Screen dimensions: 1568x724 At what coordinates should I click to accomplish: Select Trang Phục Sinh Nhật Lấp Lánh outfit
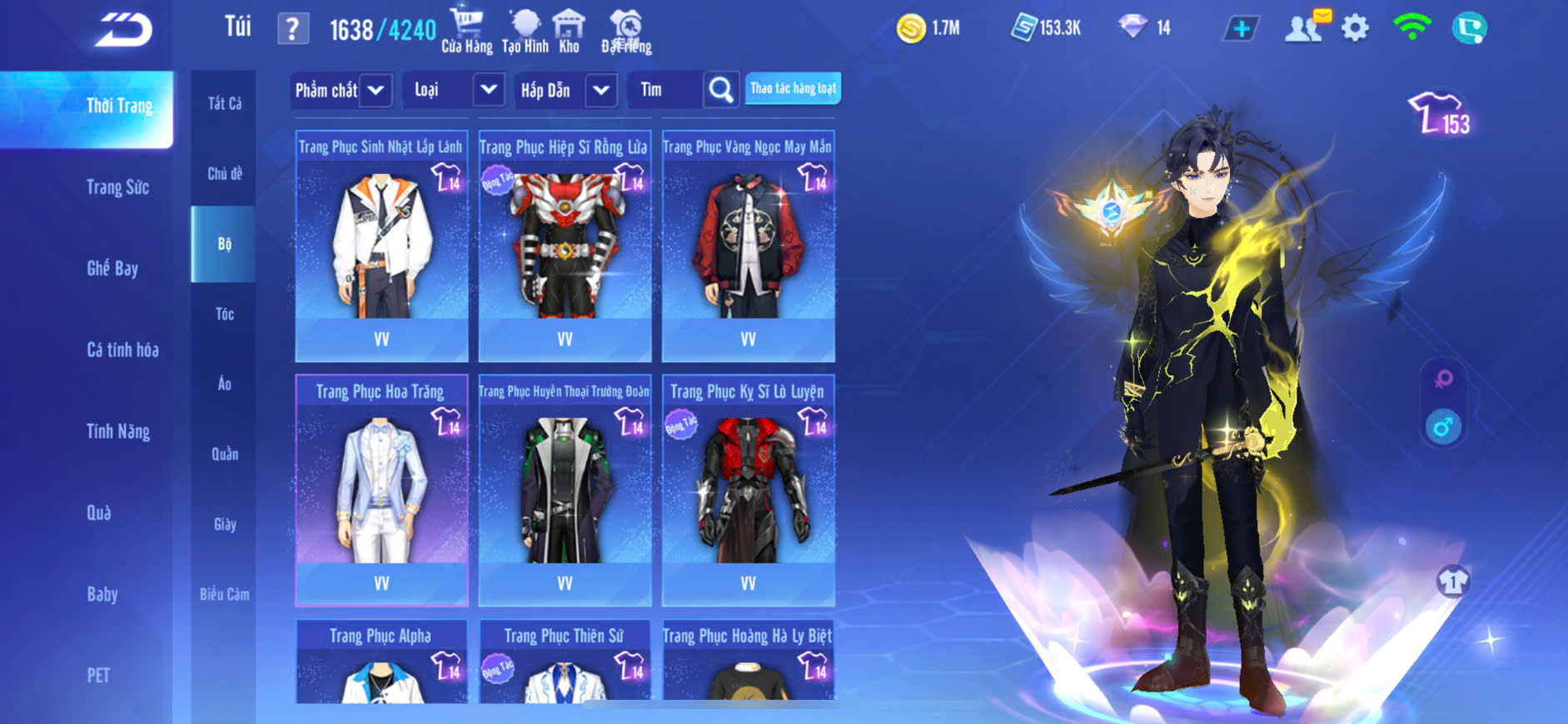click(381, 246)
